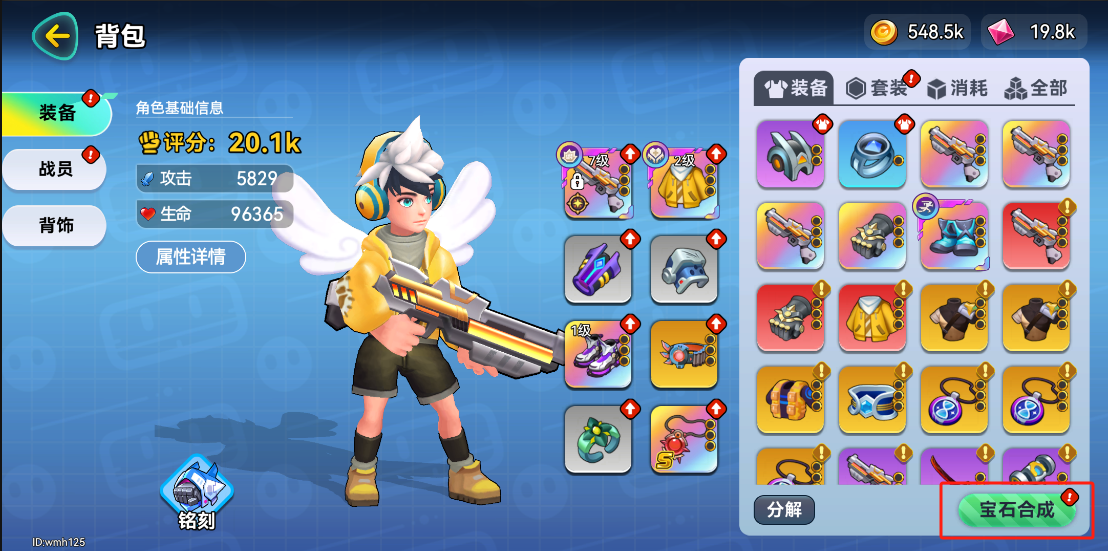Open the 消耗 consumables tab
1108x551 pixels.
point(958,88)
